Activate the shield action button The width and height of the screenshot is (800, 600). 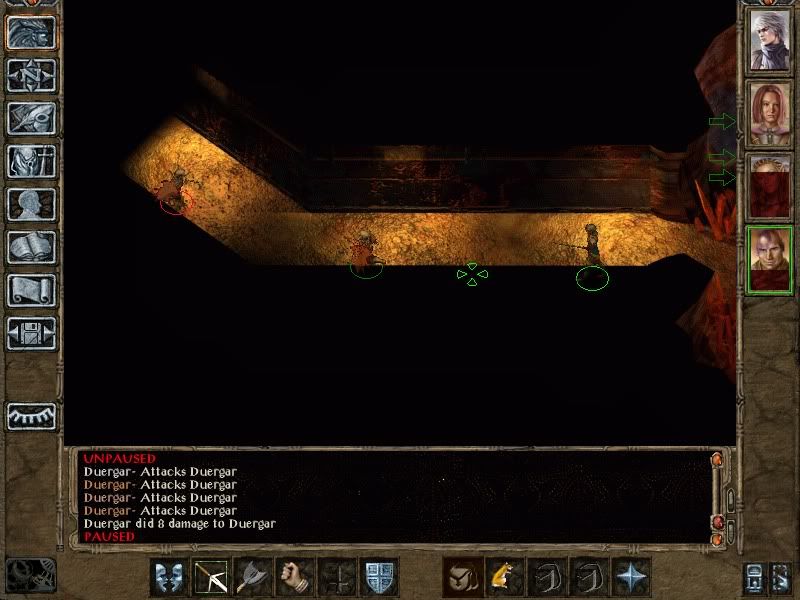point(379,578)
